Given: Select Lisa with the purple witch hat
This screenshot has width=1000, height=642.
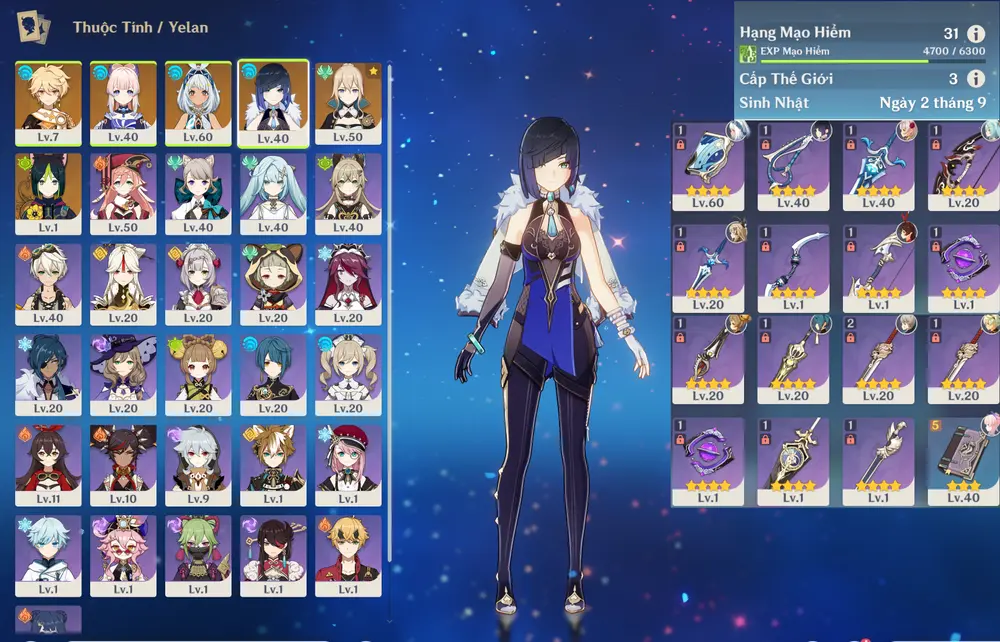Looking at the screenshot, I should (x=123, y=374).
